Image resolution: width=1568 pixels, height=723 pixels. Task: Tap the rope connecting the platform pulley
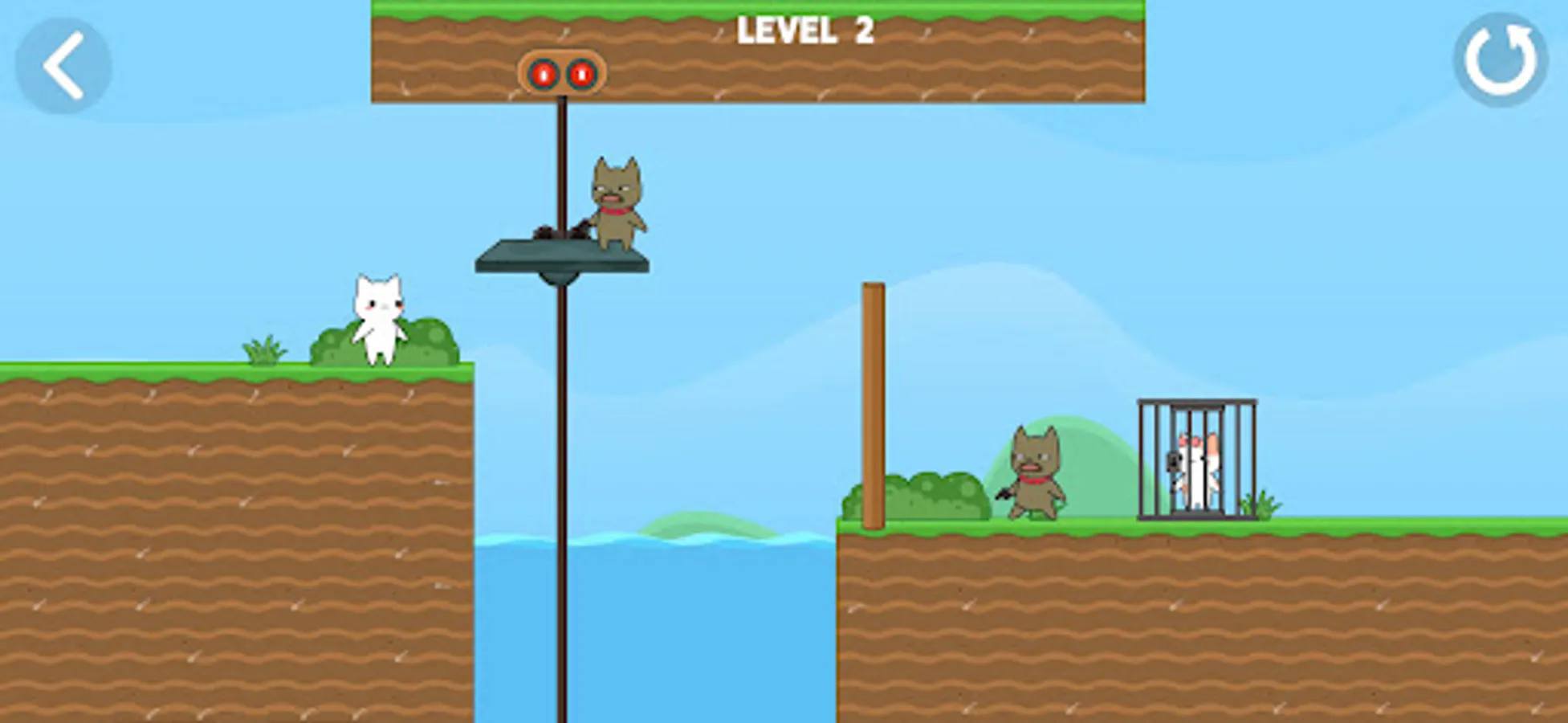coord(562,161)
